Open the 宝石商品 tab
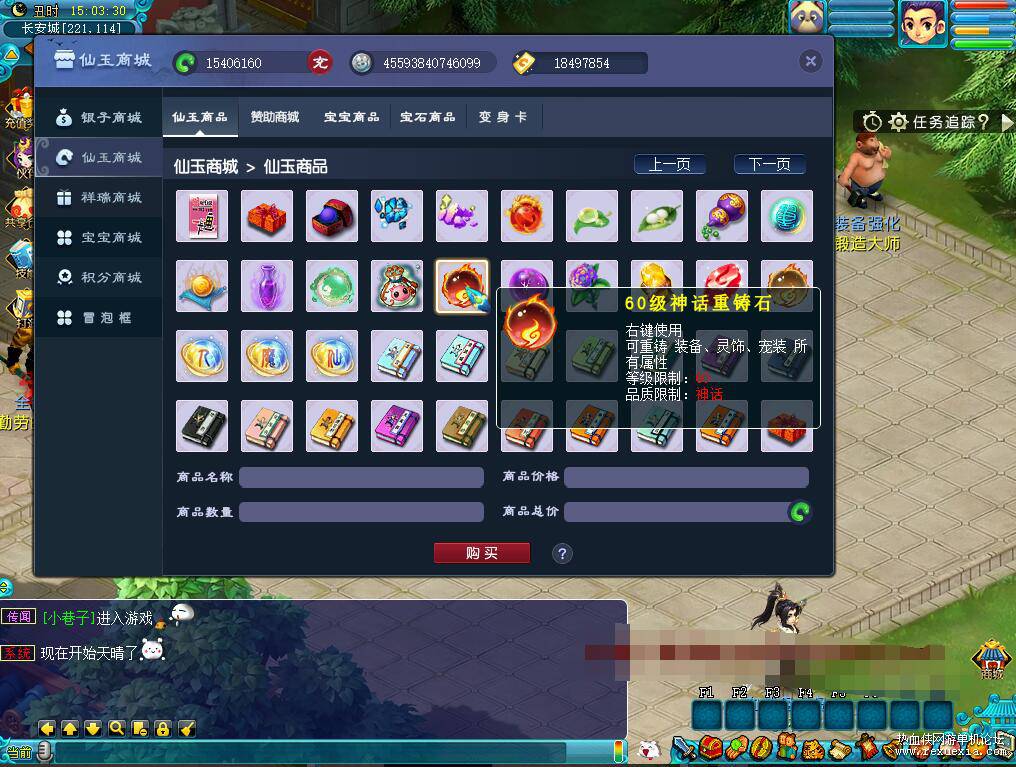Screen dimensions: 1016x767 [x=427, y=117]
